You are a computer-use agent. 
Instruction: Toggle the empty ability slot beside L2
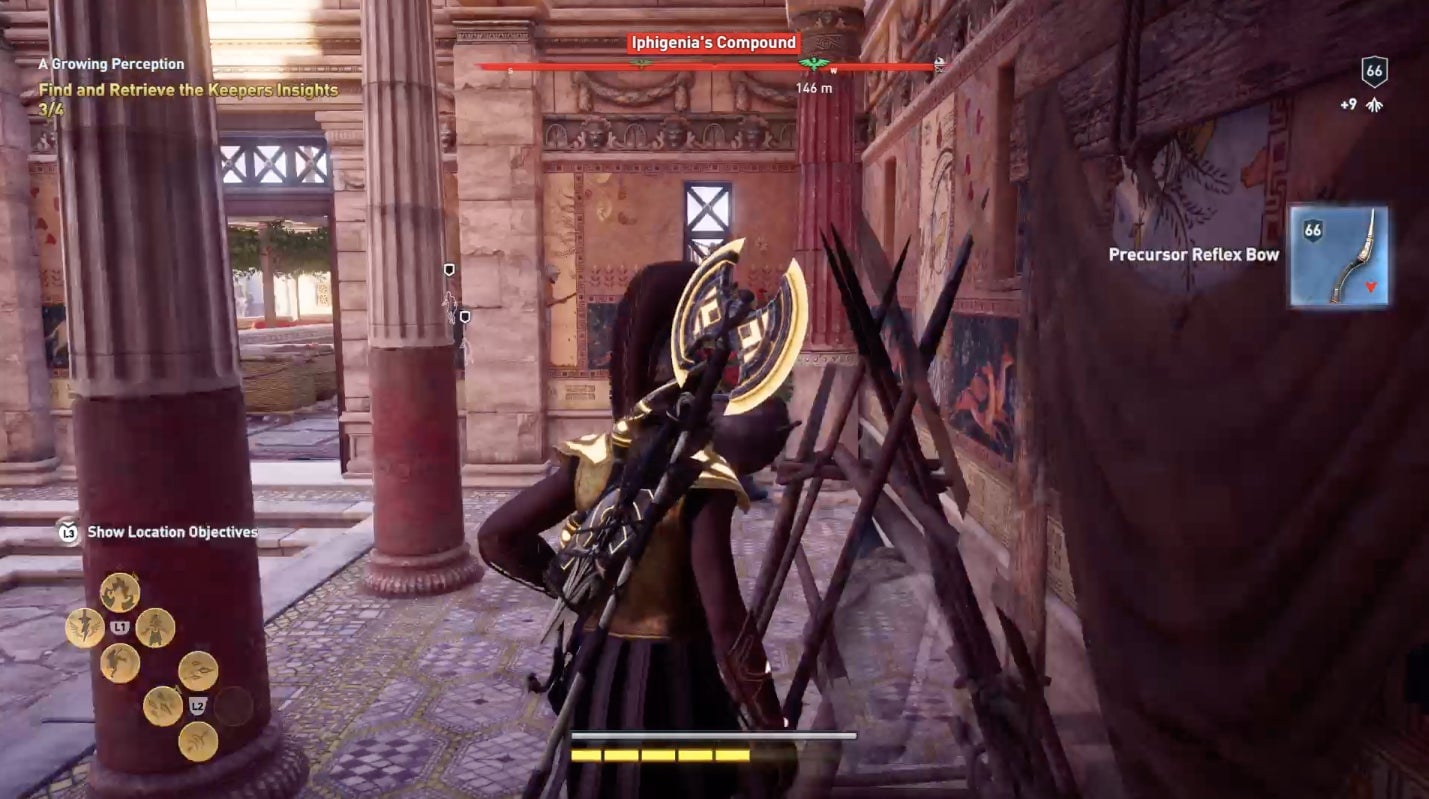(x=232, y=705)
